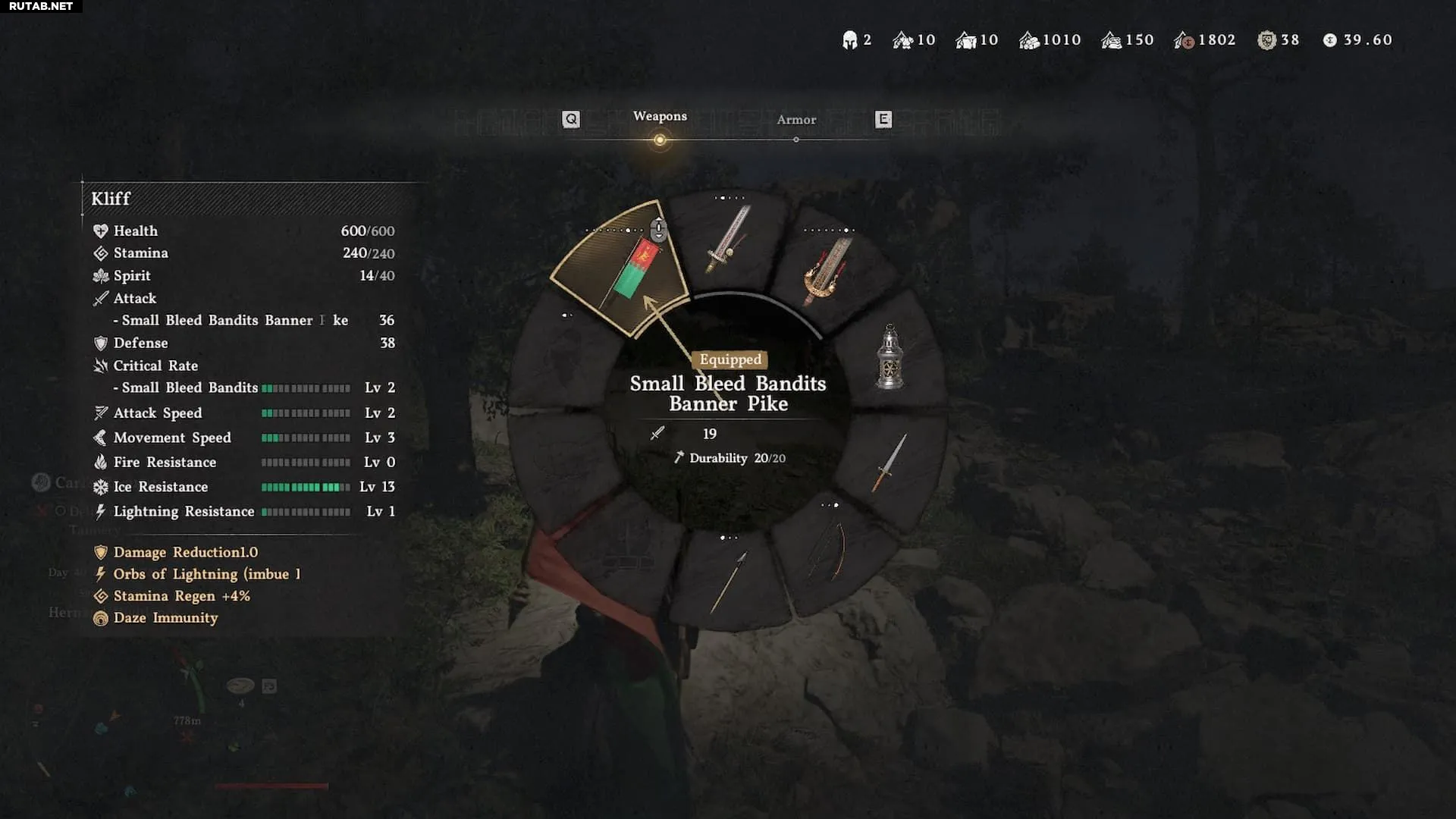
Task: Switch to the Armor tab
Action: click(796, 120)
